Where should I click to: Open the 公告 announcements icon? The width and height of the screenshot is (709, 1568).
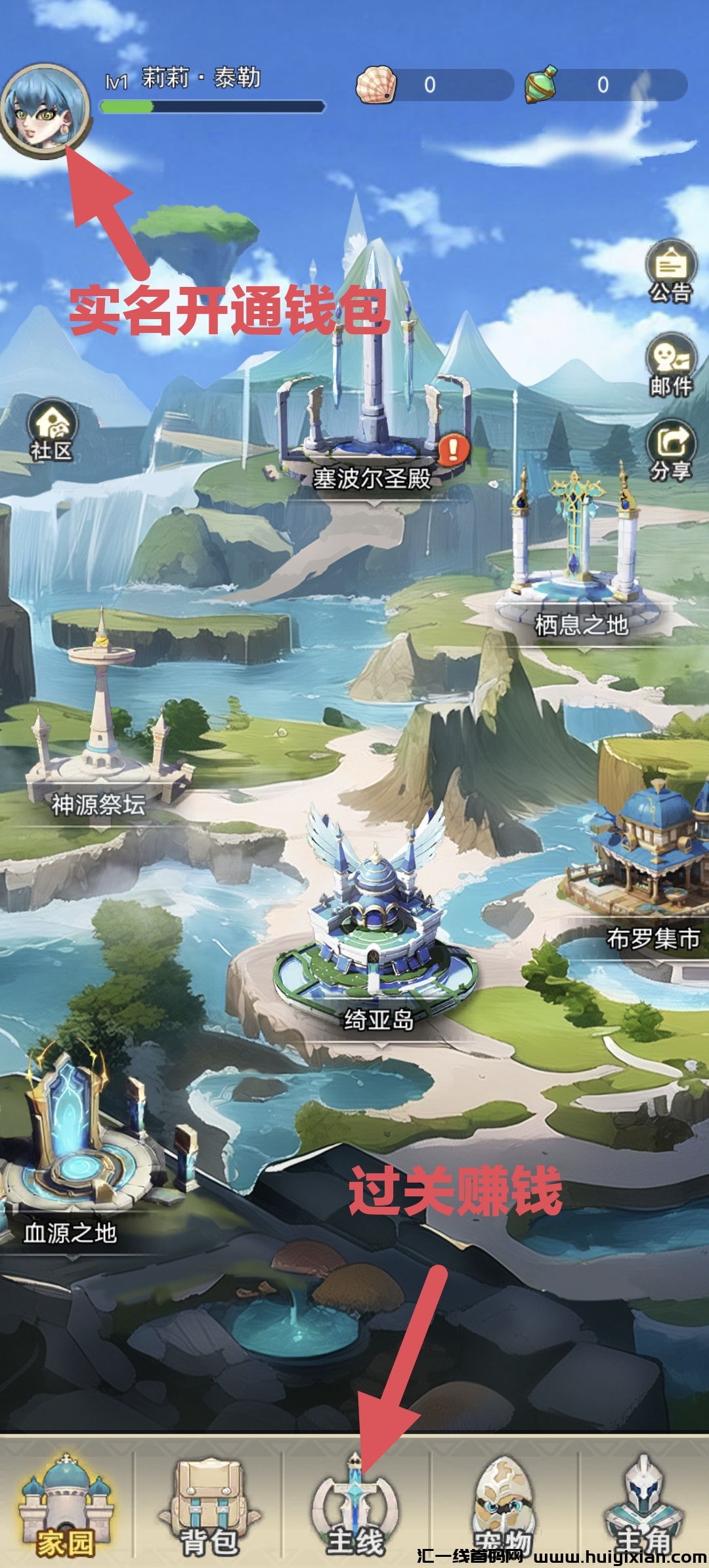670,271
